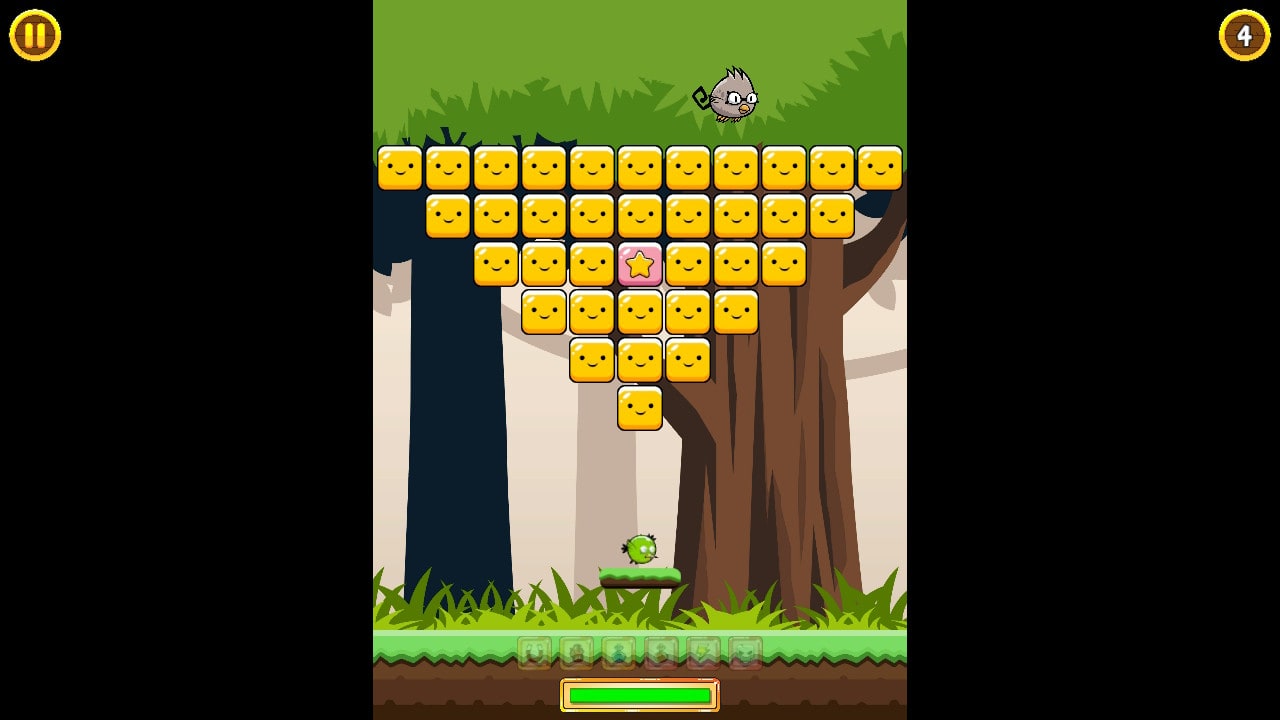1280x720 pixels.
Task: Tap the blue creature icon in the tray
Action: 619,652
